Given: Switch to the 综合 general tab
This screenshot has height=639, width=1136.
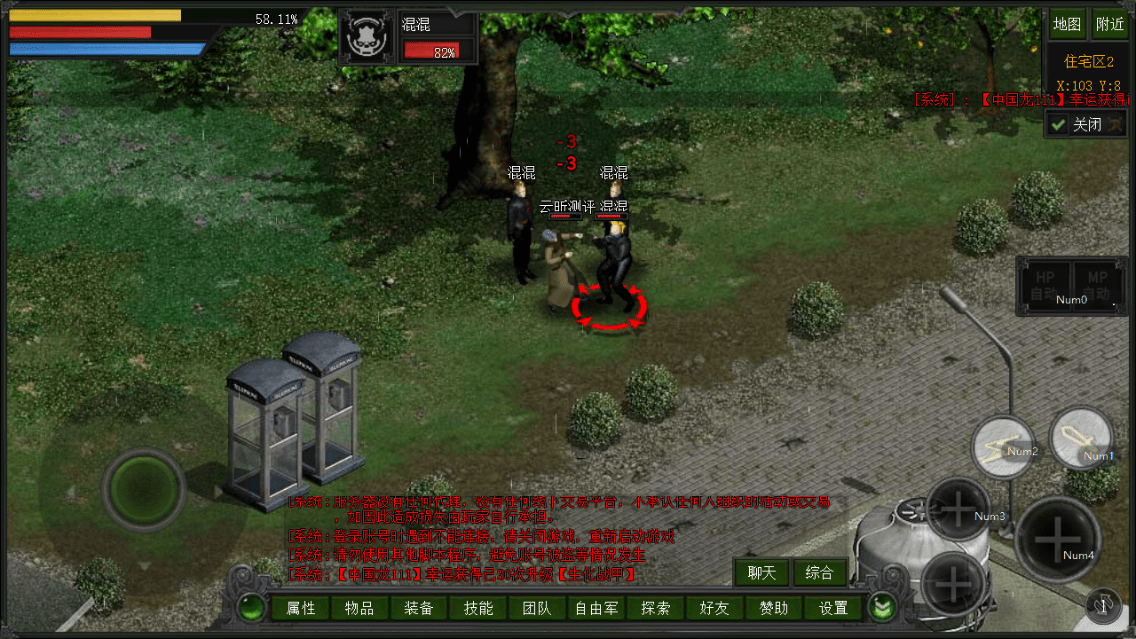Looking at the screenshot, I should (819, 573).
